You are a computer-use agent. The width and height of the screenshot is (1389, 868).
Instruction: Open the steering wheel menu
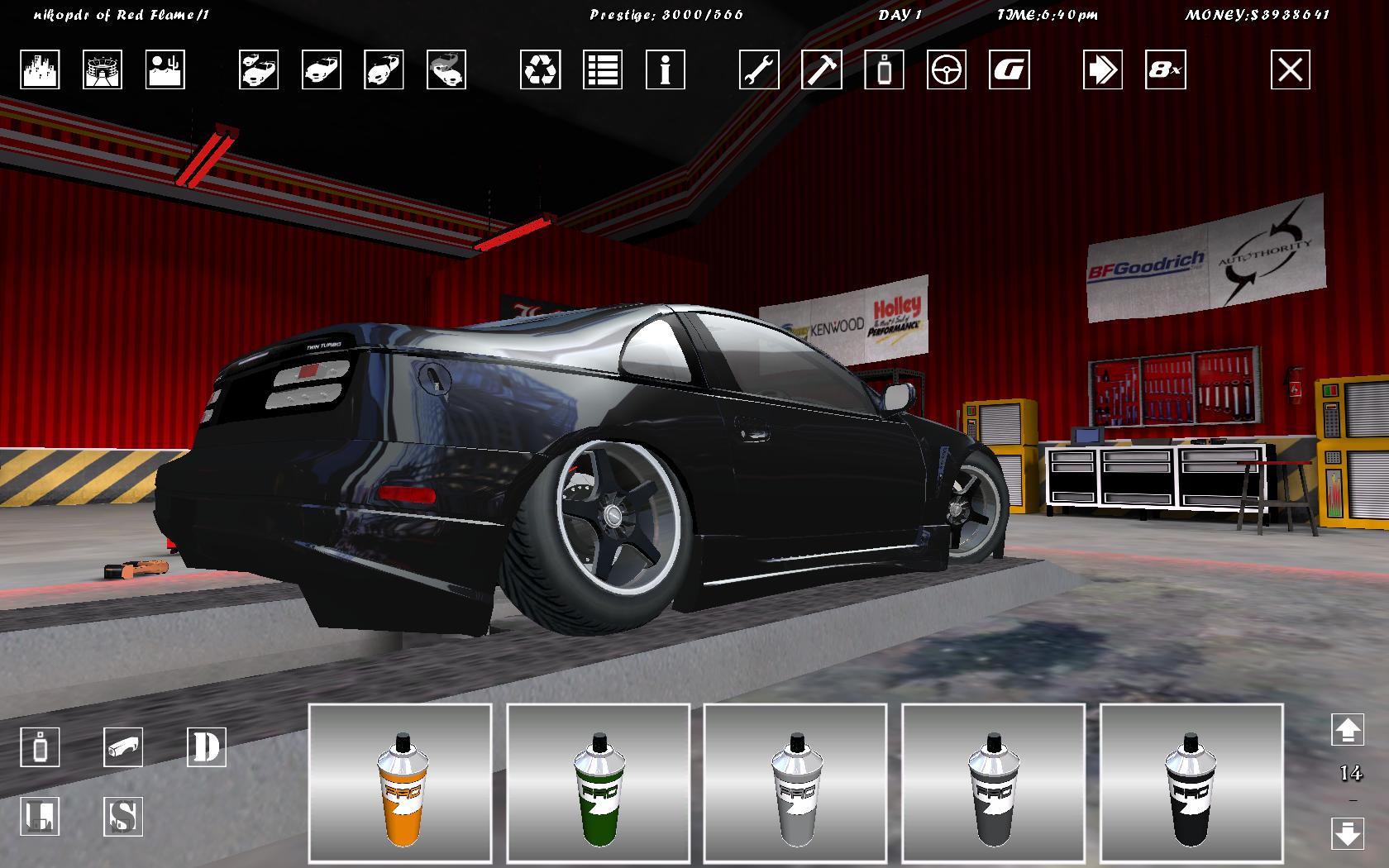tap(947, 69)
